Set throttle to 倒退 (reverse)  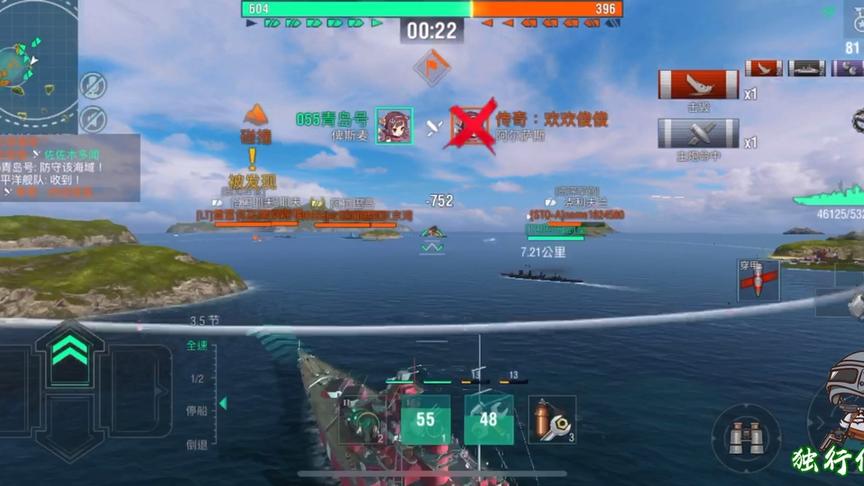click(x=197, y=444)
